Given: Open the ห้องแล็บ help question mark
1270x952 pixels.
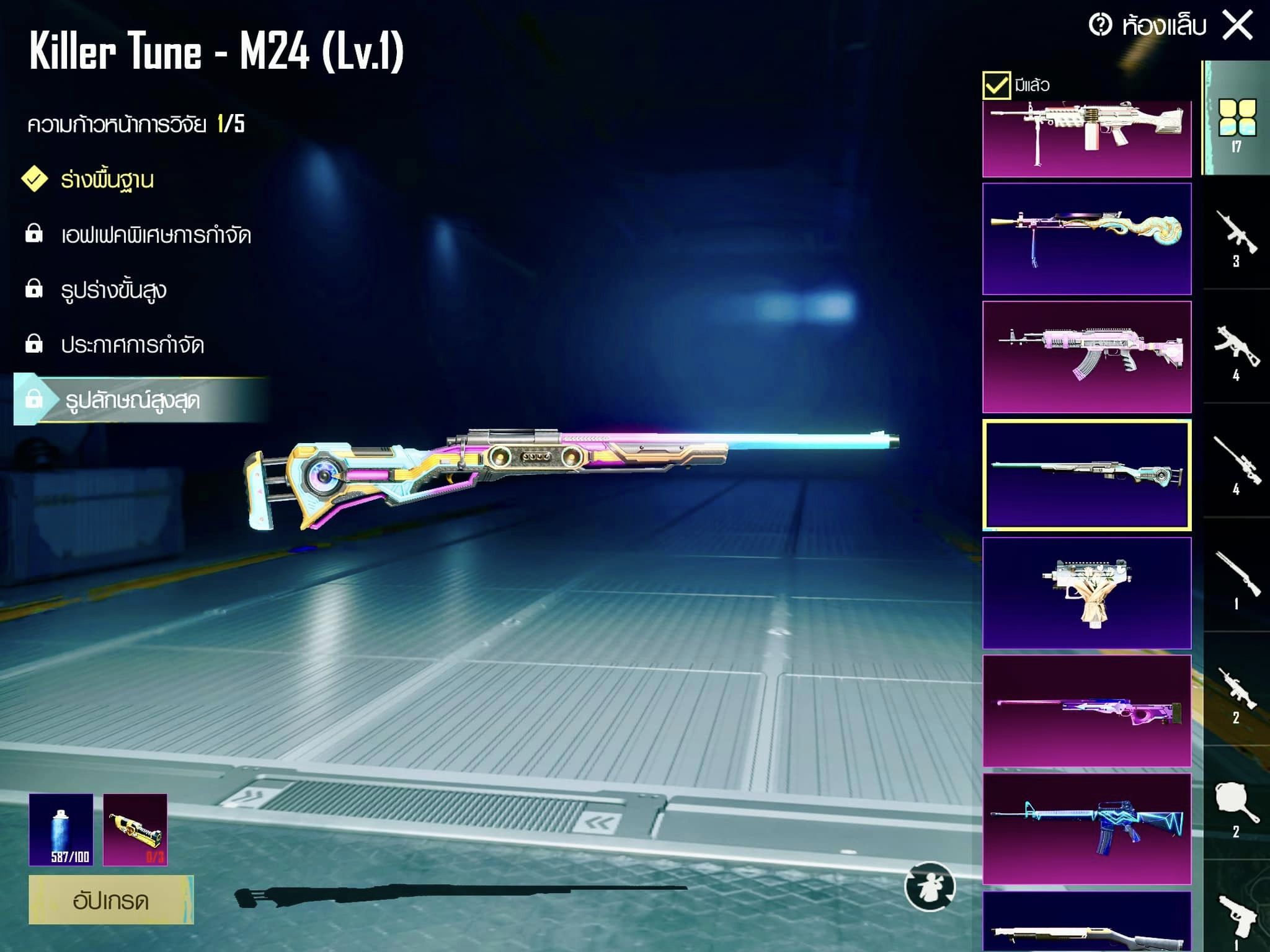Looking at the screenshot, I should (x=1101, y=25).
